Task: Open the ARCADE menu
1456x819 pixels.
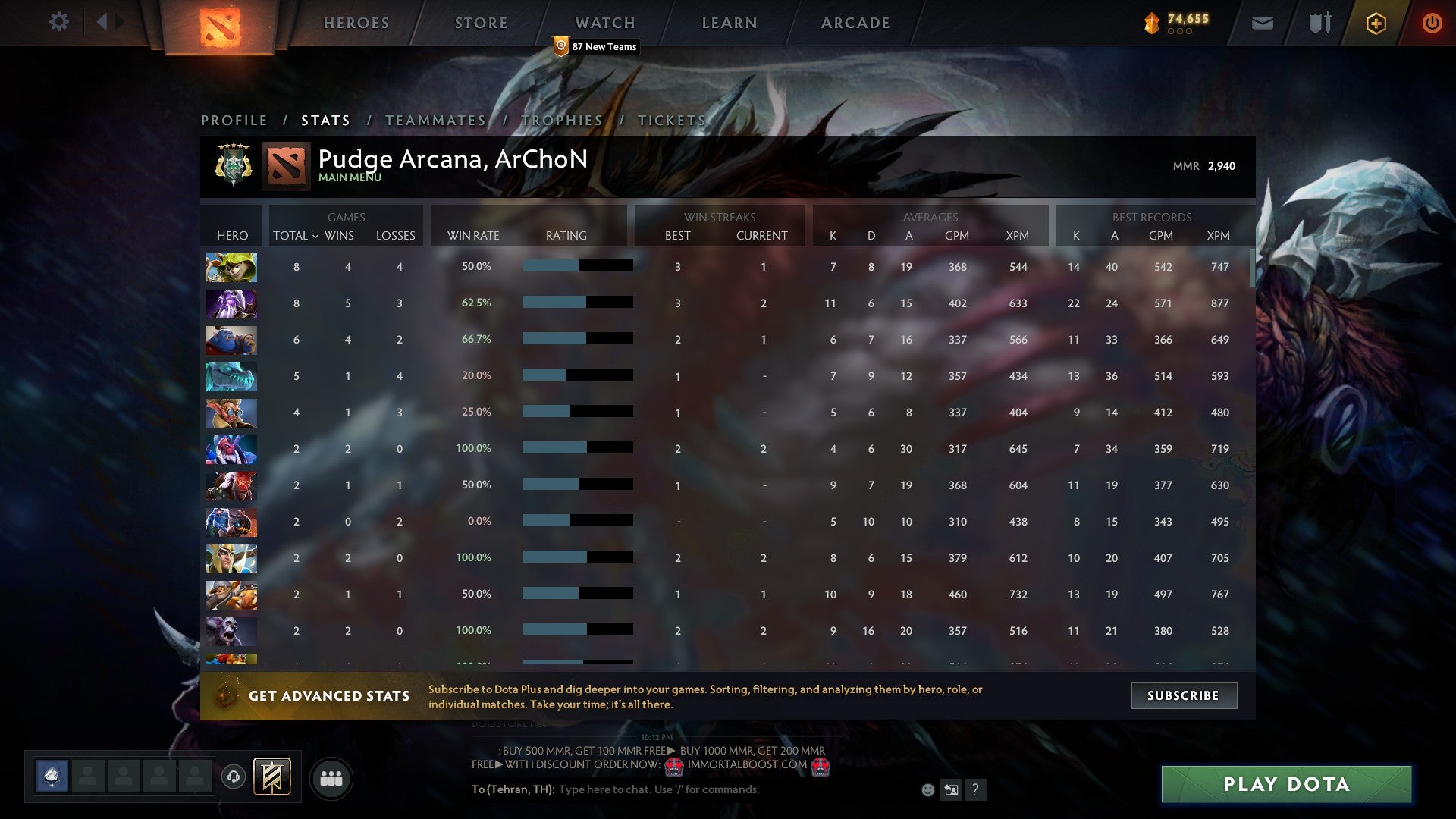Action: pyautogui.click(x=854, y=23)
